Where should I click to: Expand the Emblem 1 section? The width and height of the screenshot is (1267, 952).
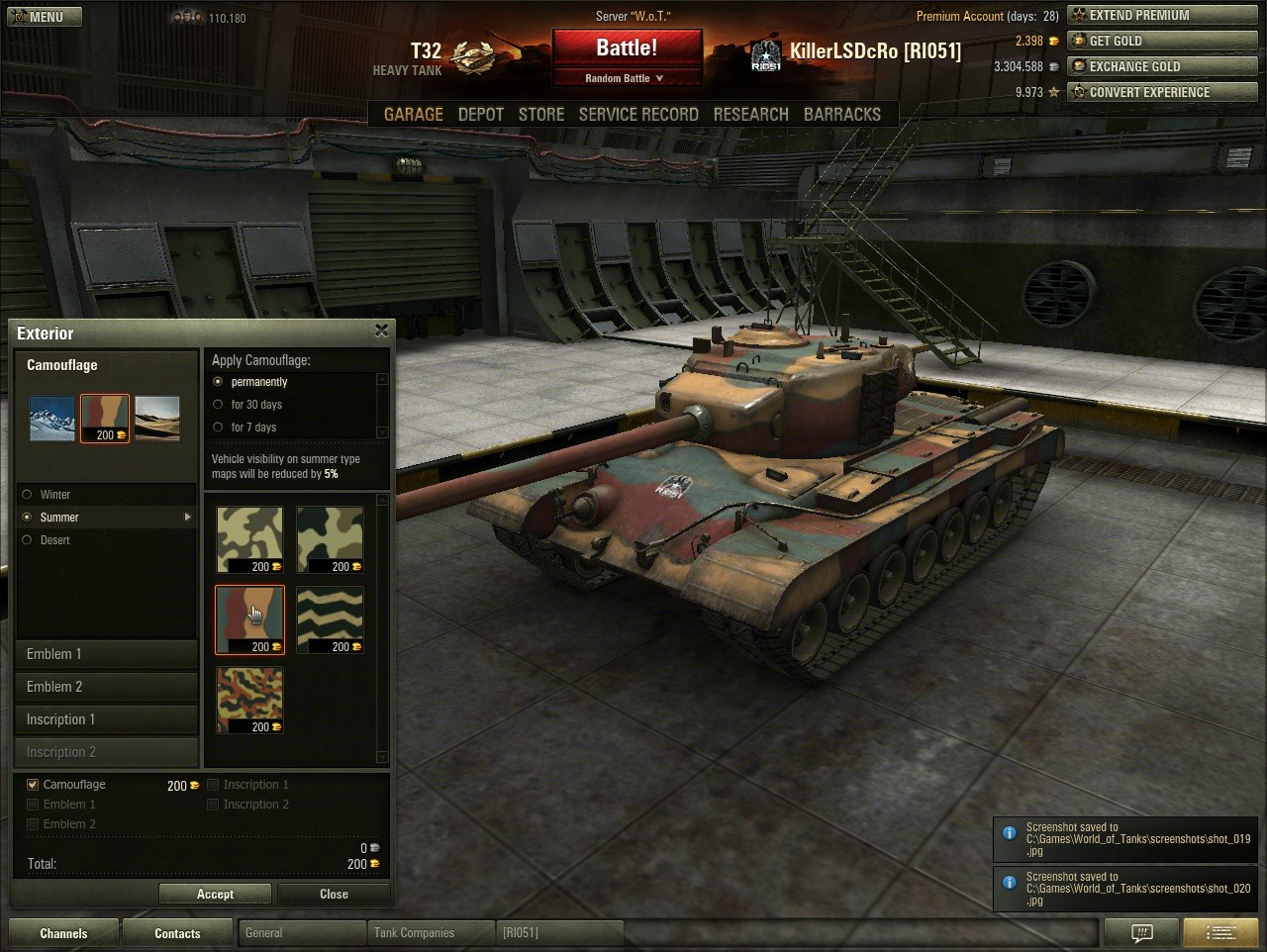107,654
